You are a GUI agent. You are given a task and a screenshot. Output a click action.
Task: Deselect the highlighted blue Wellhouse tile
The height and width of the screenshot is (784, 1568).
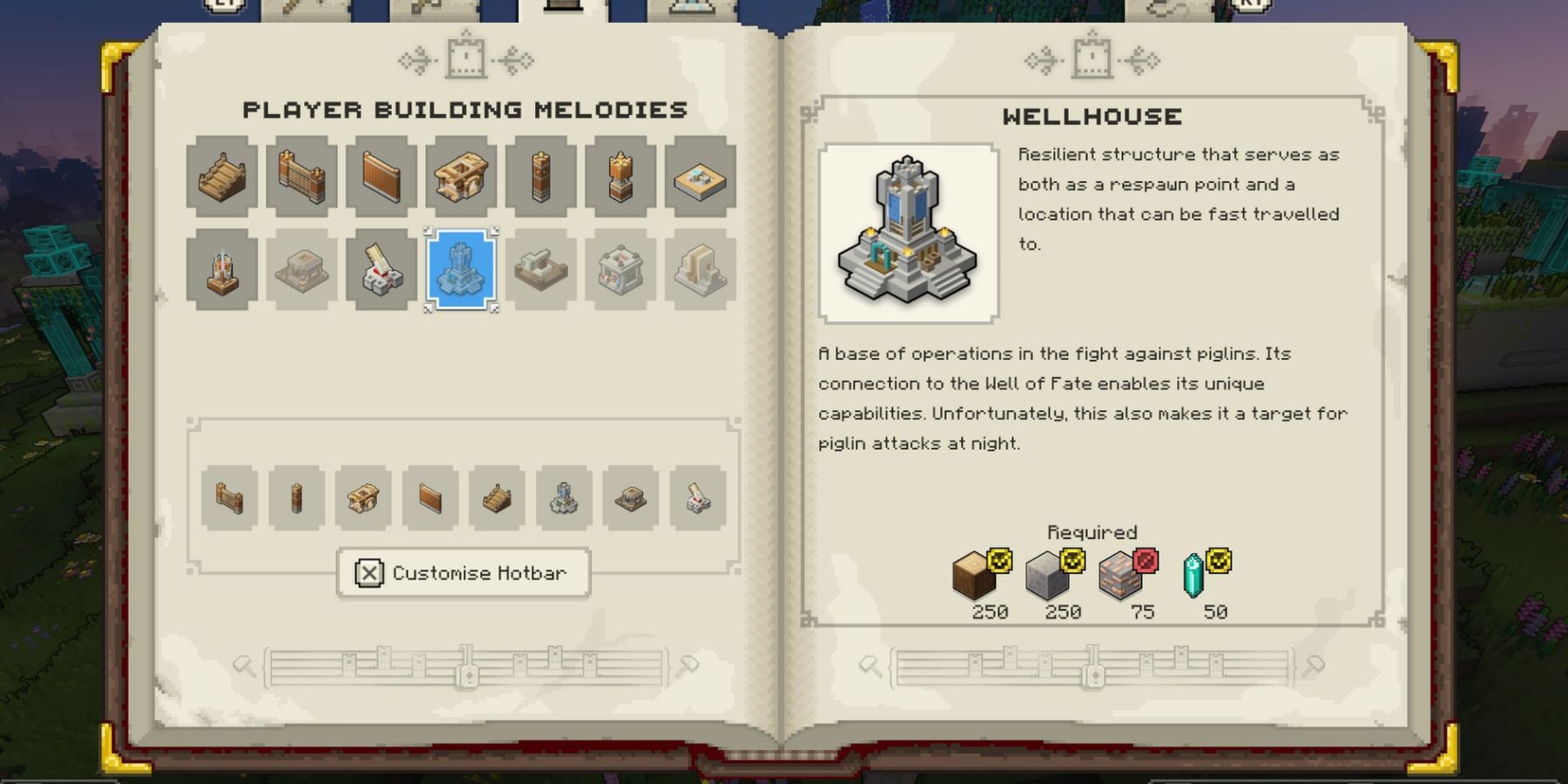point(458,270)
